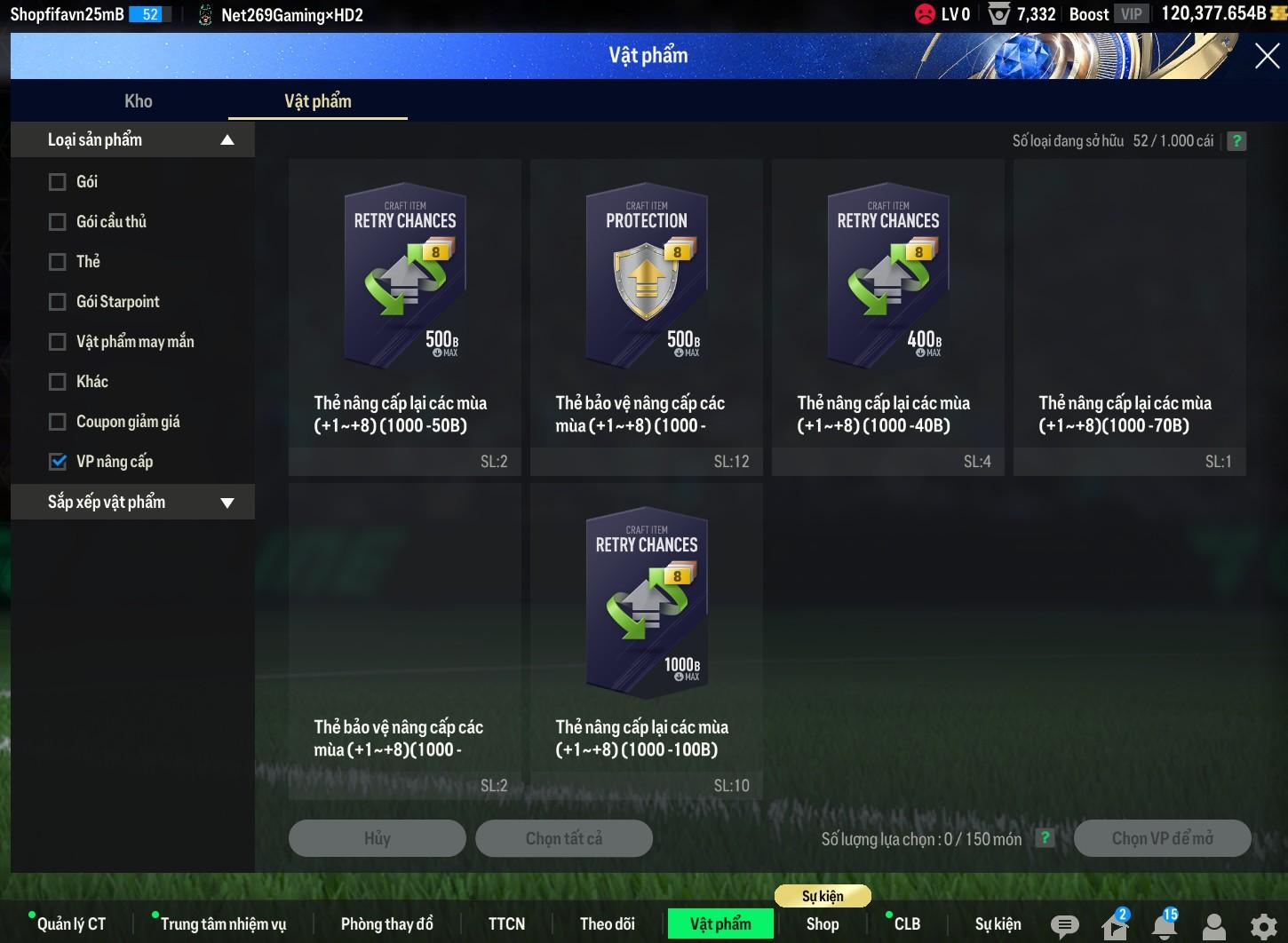This screenshot has height=943, width=1288.
Task: Activate the Chọn VP để mở button
Action: pos(1162,838)
